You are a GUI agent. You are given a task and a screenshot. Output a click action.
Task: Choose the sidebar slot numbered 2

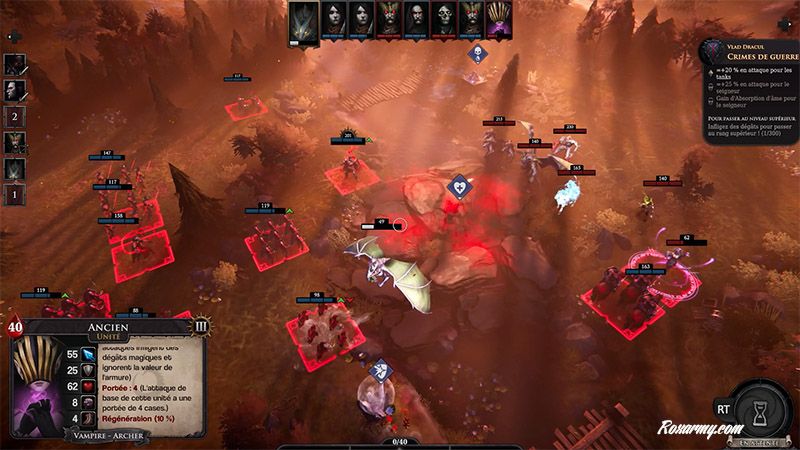(x=15, y=114)
